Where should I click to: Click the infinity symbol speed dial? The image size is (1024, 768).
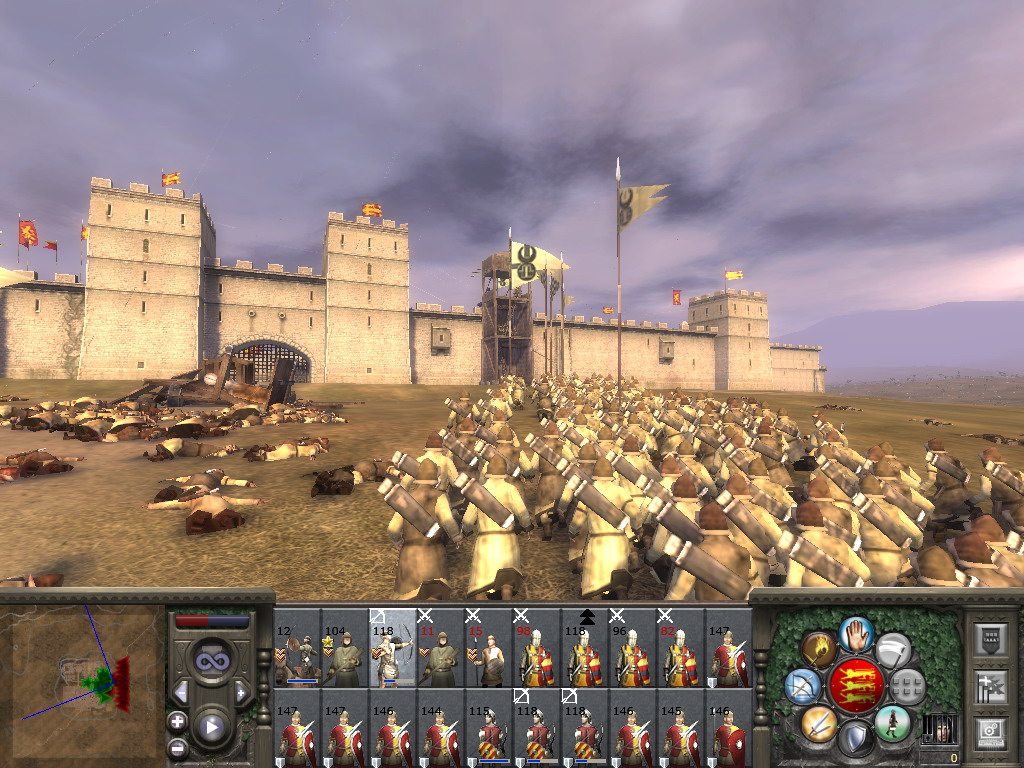pos(211,662)
